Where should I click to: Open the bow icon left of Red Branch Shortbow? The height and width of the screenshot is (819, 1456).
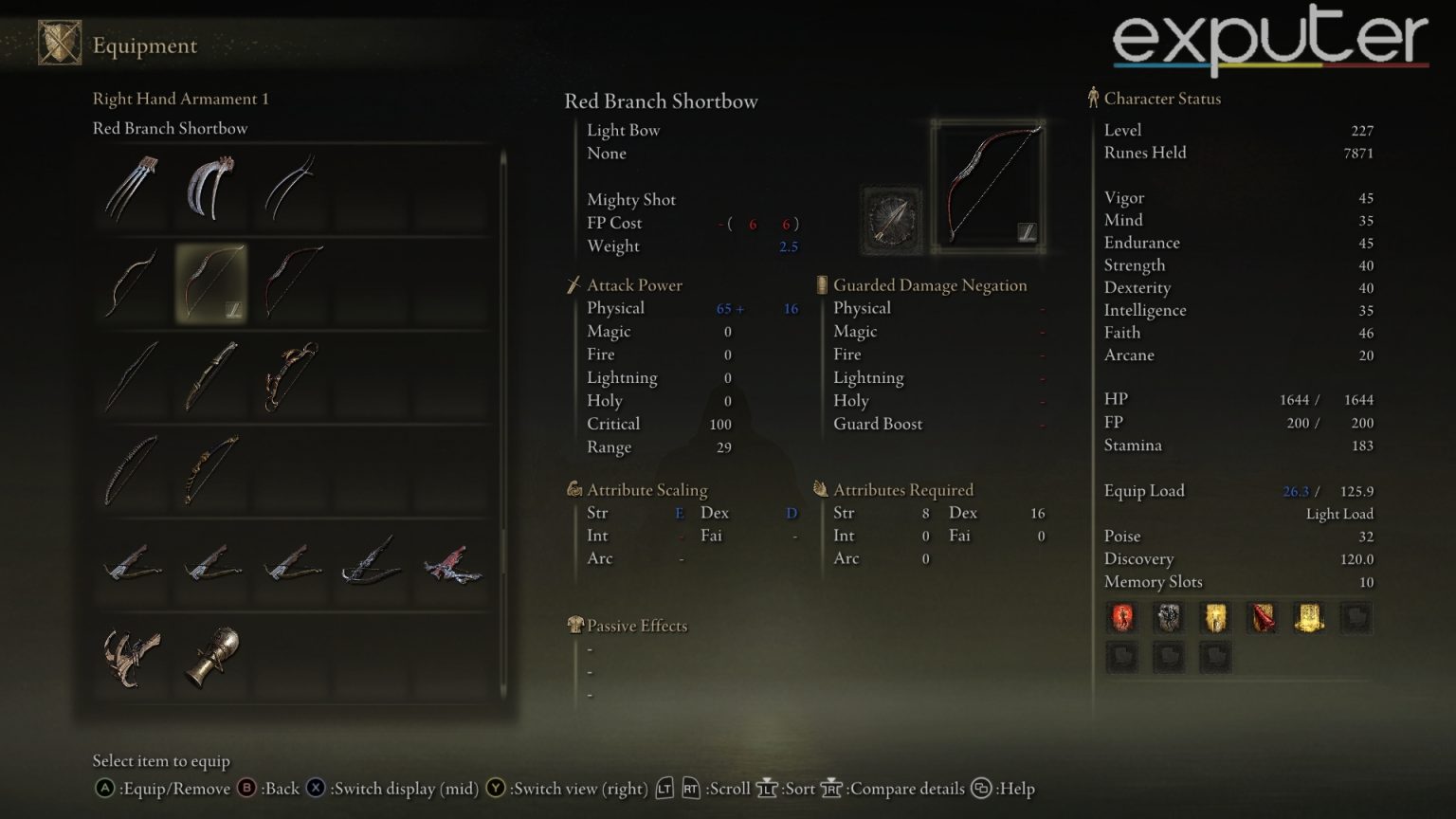[x=130, y=282]
